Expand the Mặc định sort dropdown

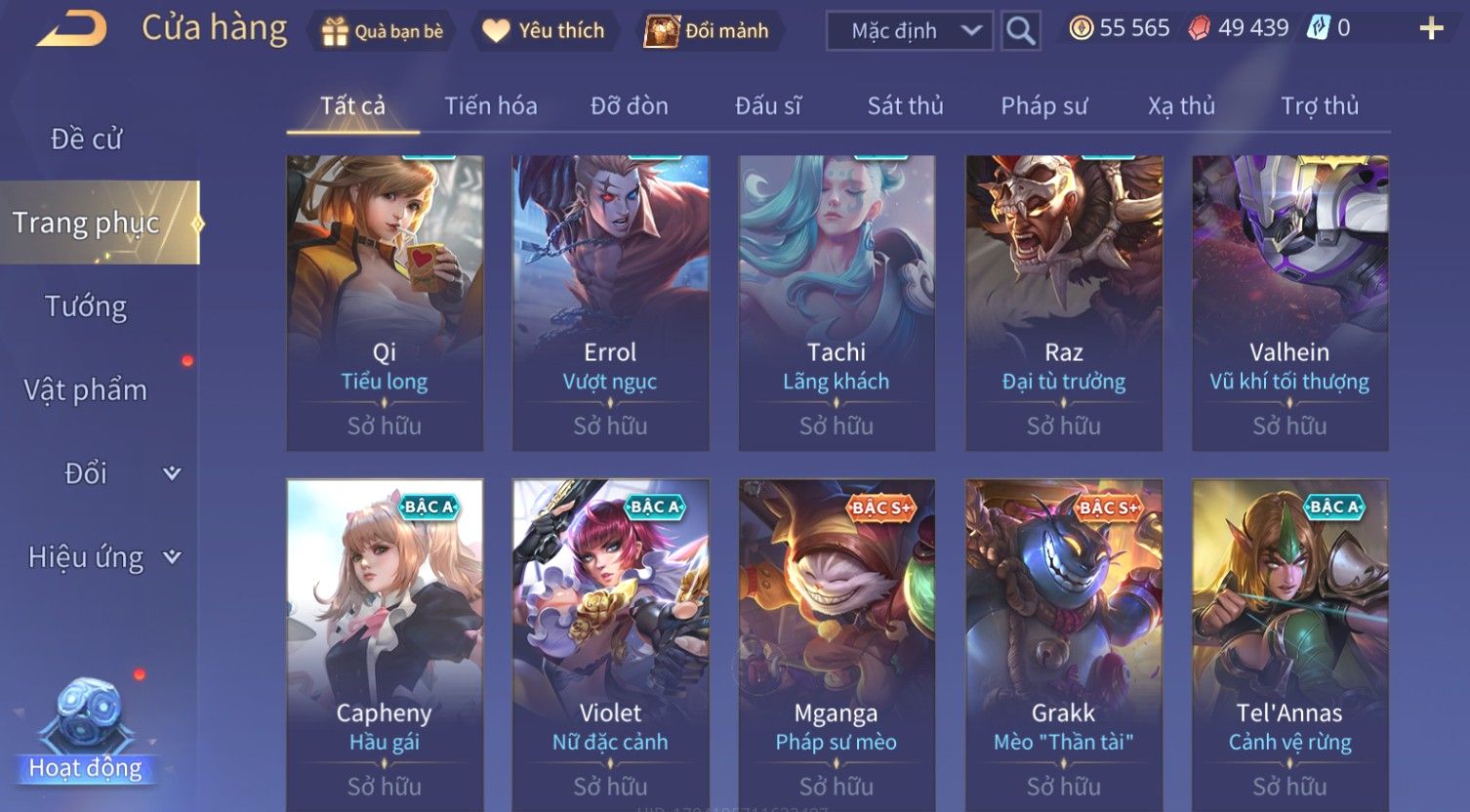click(910, 31)
